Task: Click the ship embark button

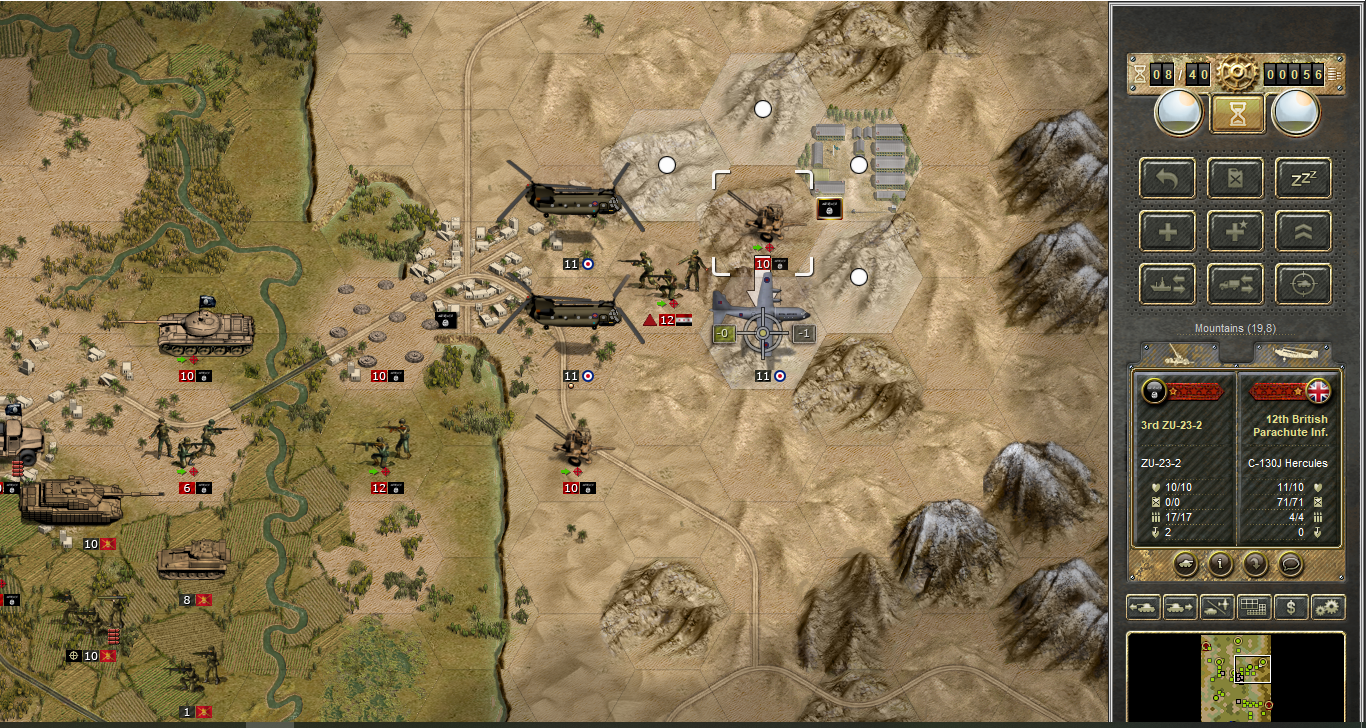Action: click(x=1167, y=284)
